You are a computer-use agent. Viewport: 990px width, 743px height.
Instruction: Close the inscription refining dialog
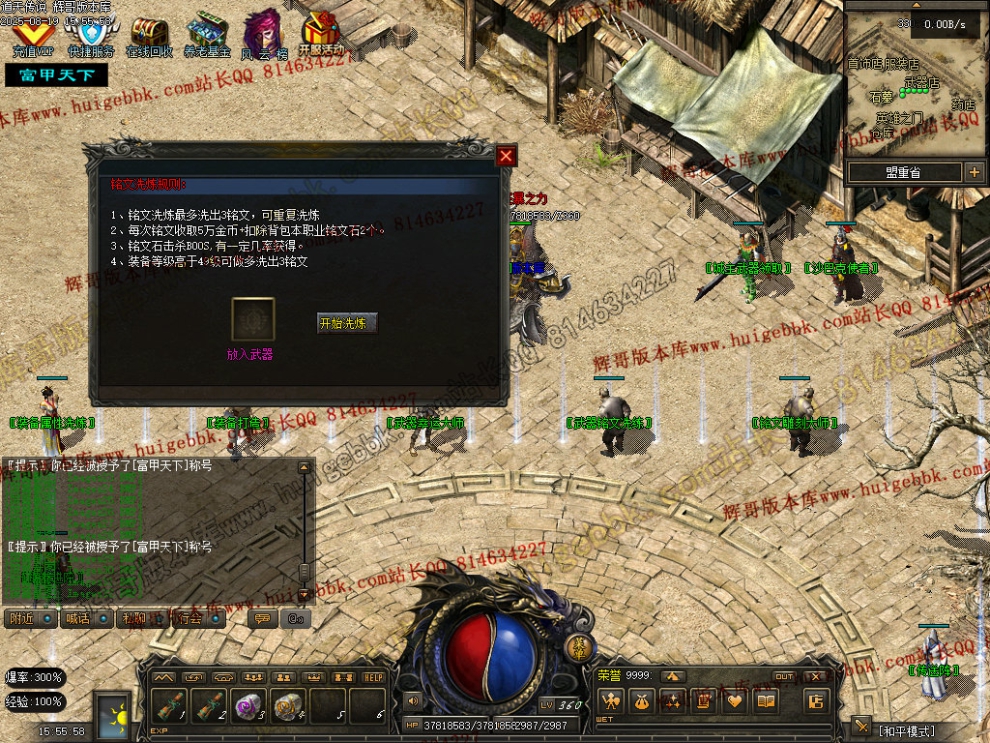(x=506, y=156)
